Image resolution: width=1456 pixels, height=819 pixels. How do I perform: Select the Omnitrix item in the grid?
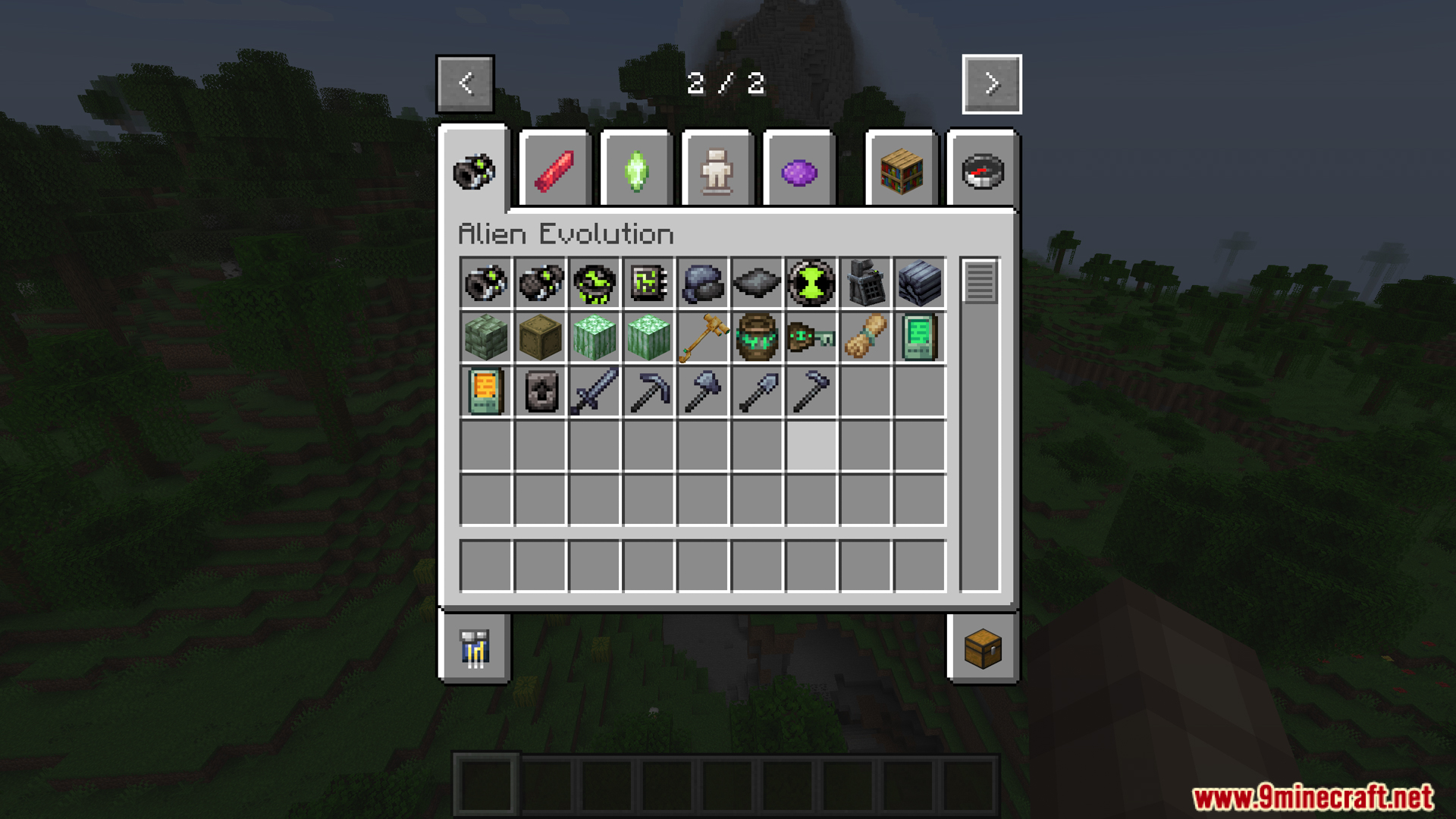click(485, 284)
